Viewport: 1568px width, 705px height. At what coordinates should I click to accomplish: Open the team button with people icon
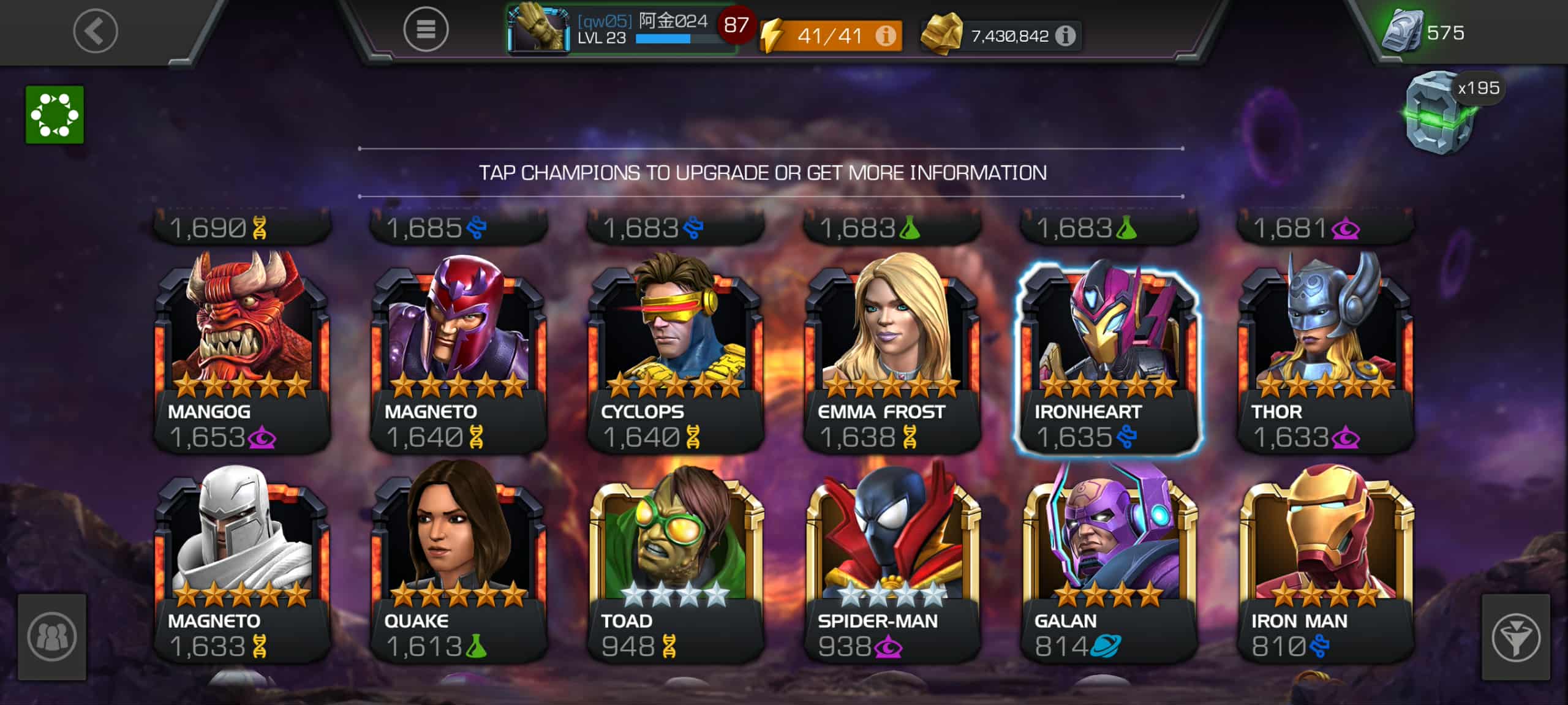(x=52, y=636)
